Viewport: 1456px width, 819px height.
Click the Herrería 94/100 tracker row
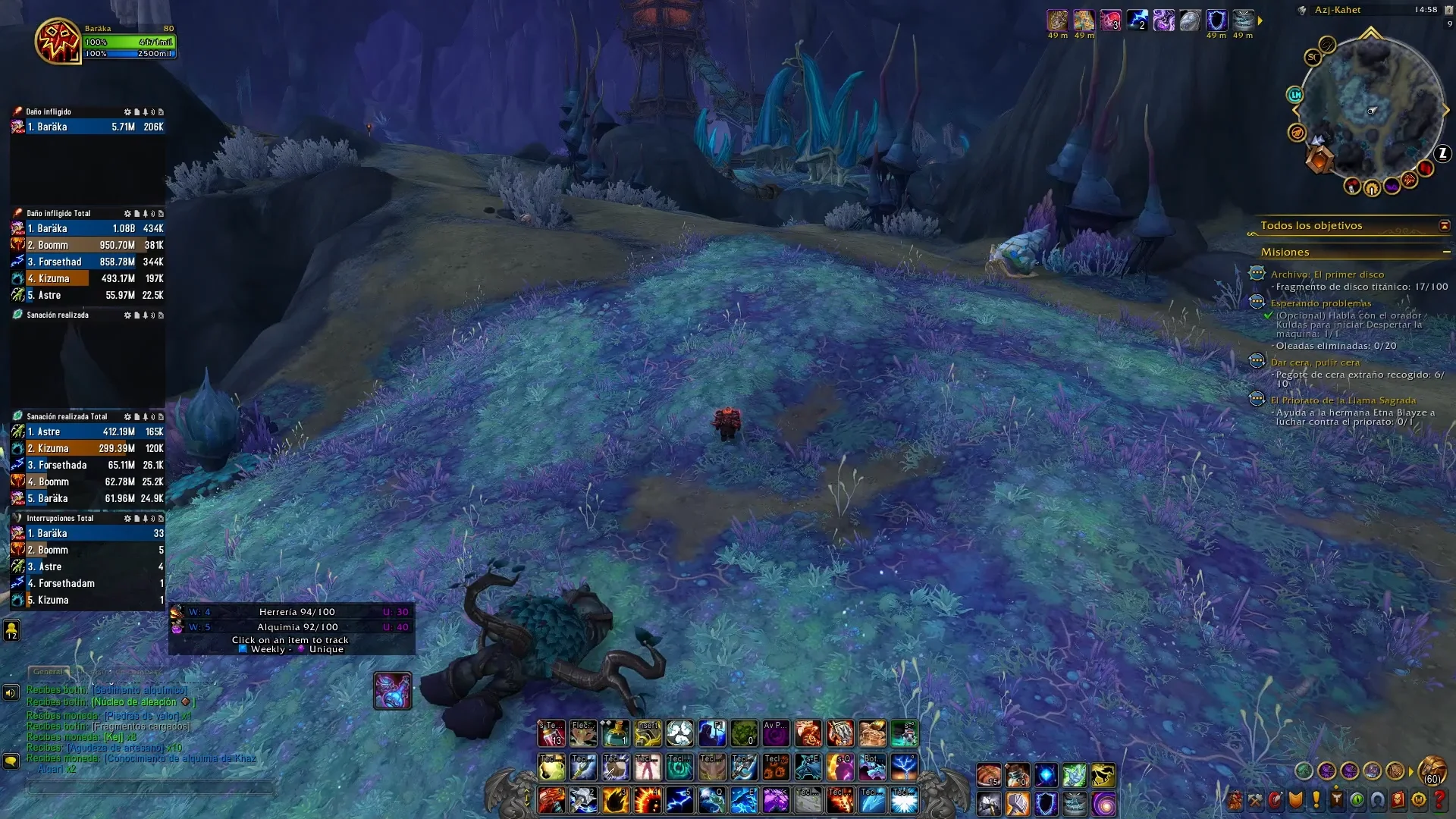point(297,612)
